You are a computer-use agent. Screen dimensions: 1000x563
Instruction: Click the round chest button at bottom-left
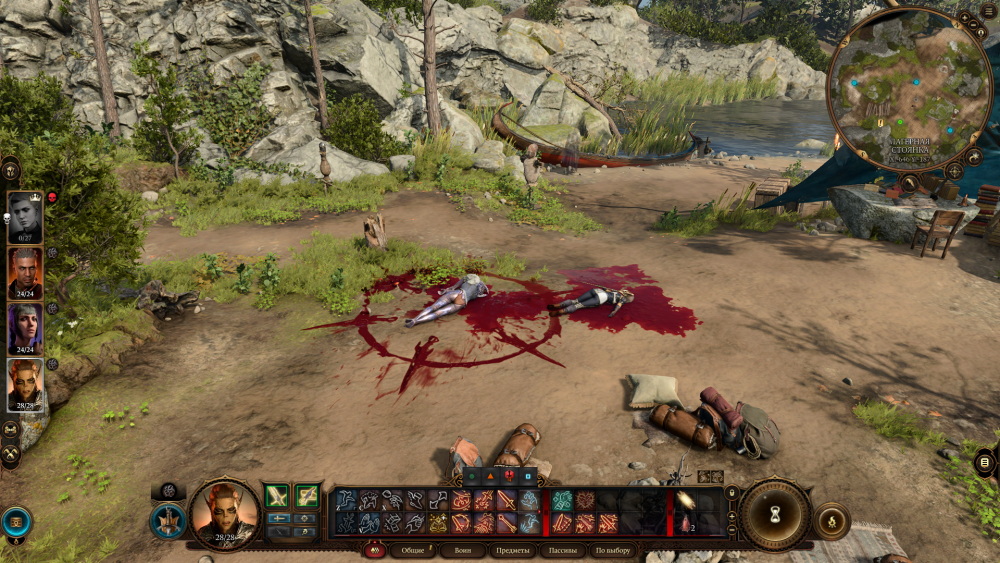16,521
